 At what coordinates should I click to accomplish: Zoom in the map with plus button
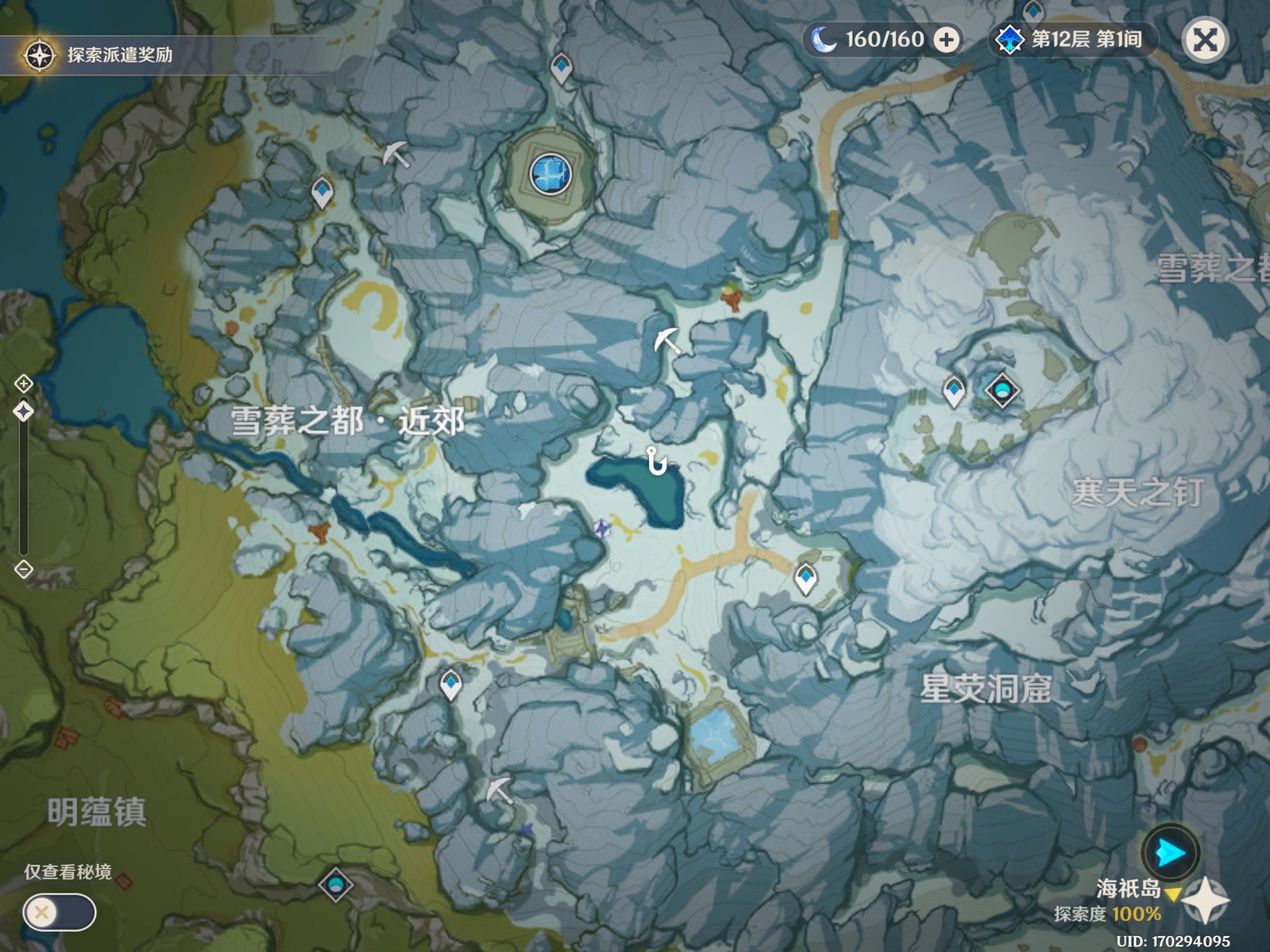pyautogui.click(x=24, y=384)
